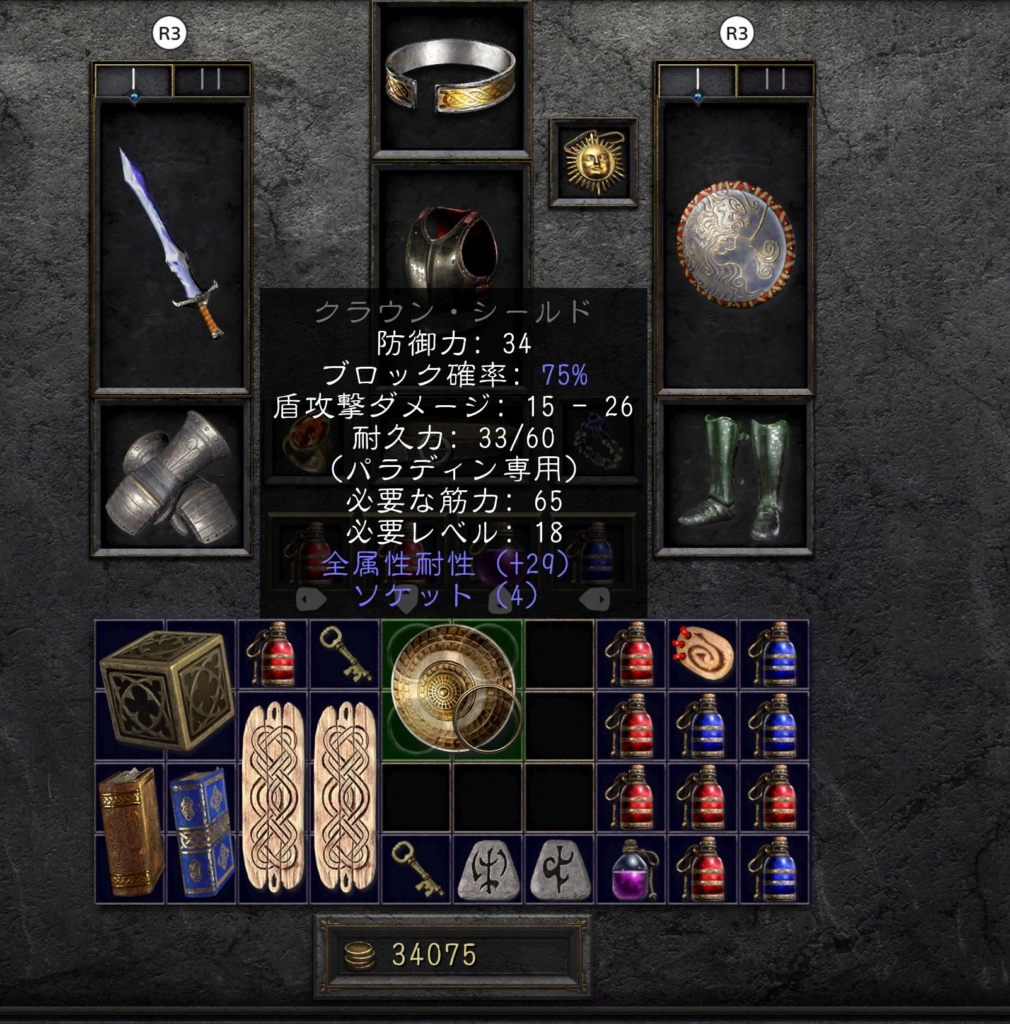Switch to weapon set II above the equipped shield
This screenshot has width=1010, height=1024.
(x=775, y=80)
